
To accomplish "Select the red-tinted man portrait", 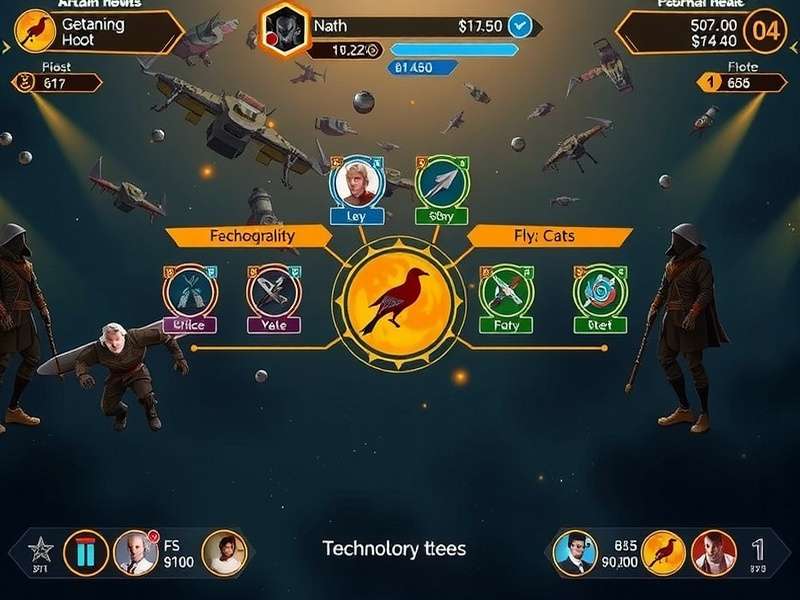I will pyautogui.click(x=713, y=552).
